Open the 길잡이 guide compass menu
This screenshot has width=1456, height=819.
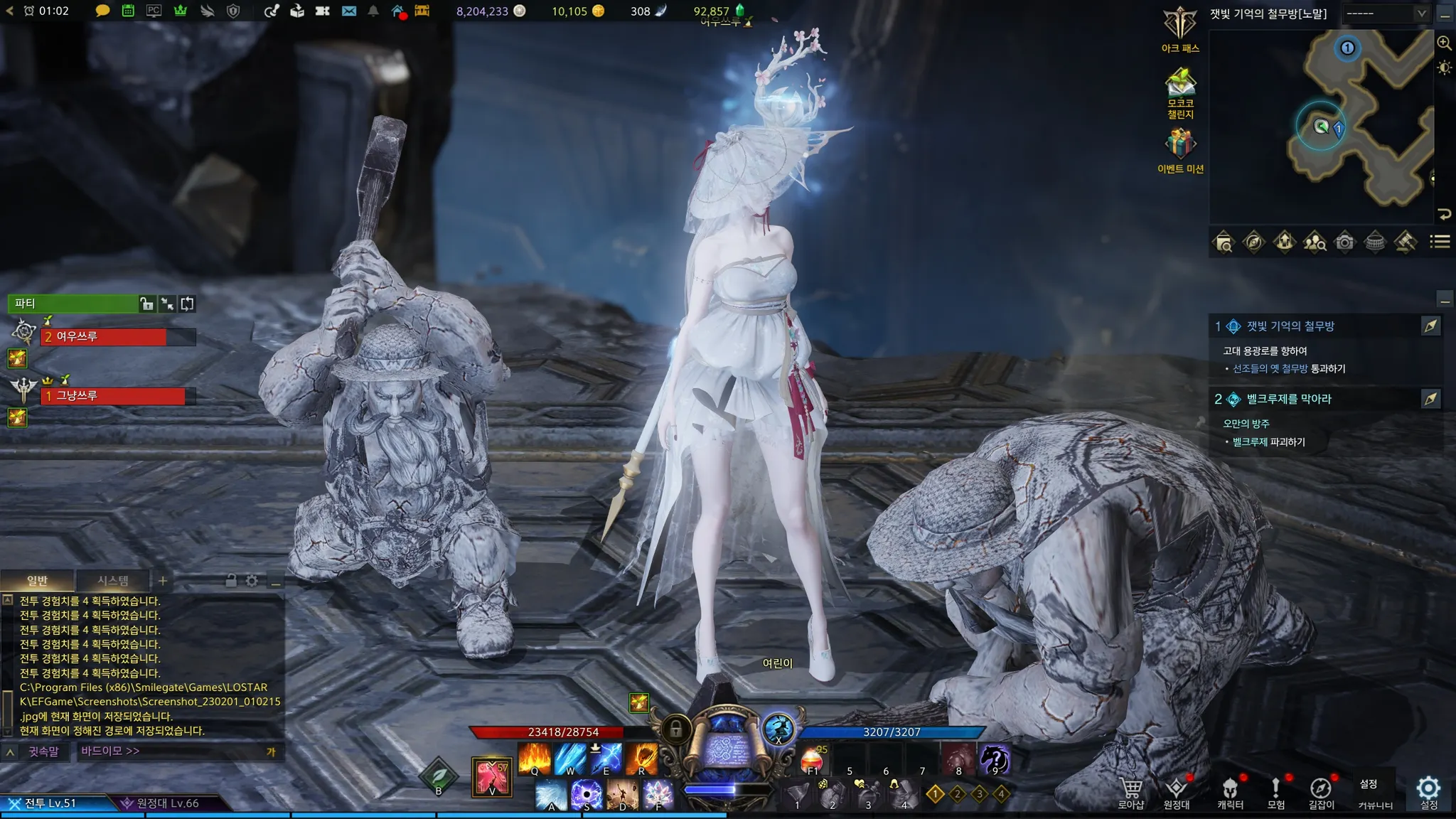[x=1321, y=791]
